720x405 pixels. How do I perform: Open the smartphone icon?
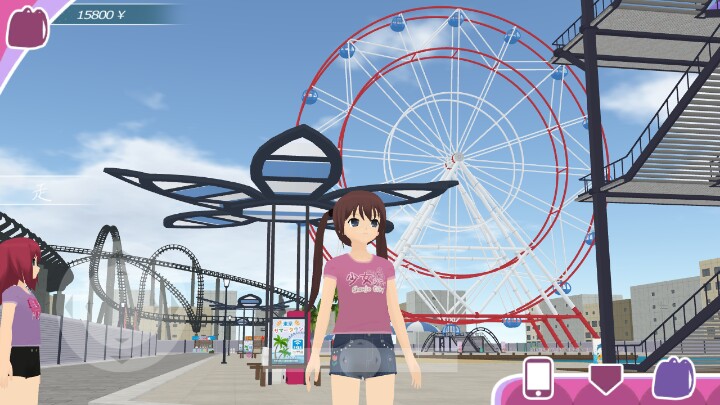[x=539, y=379]
